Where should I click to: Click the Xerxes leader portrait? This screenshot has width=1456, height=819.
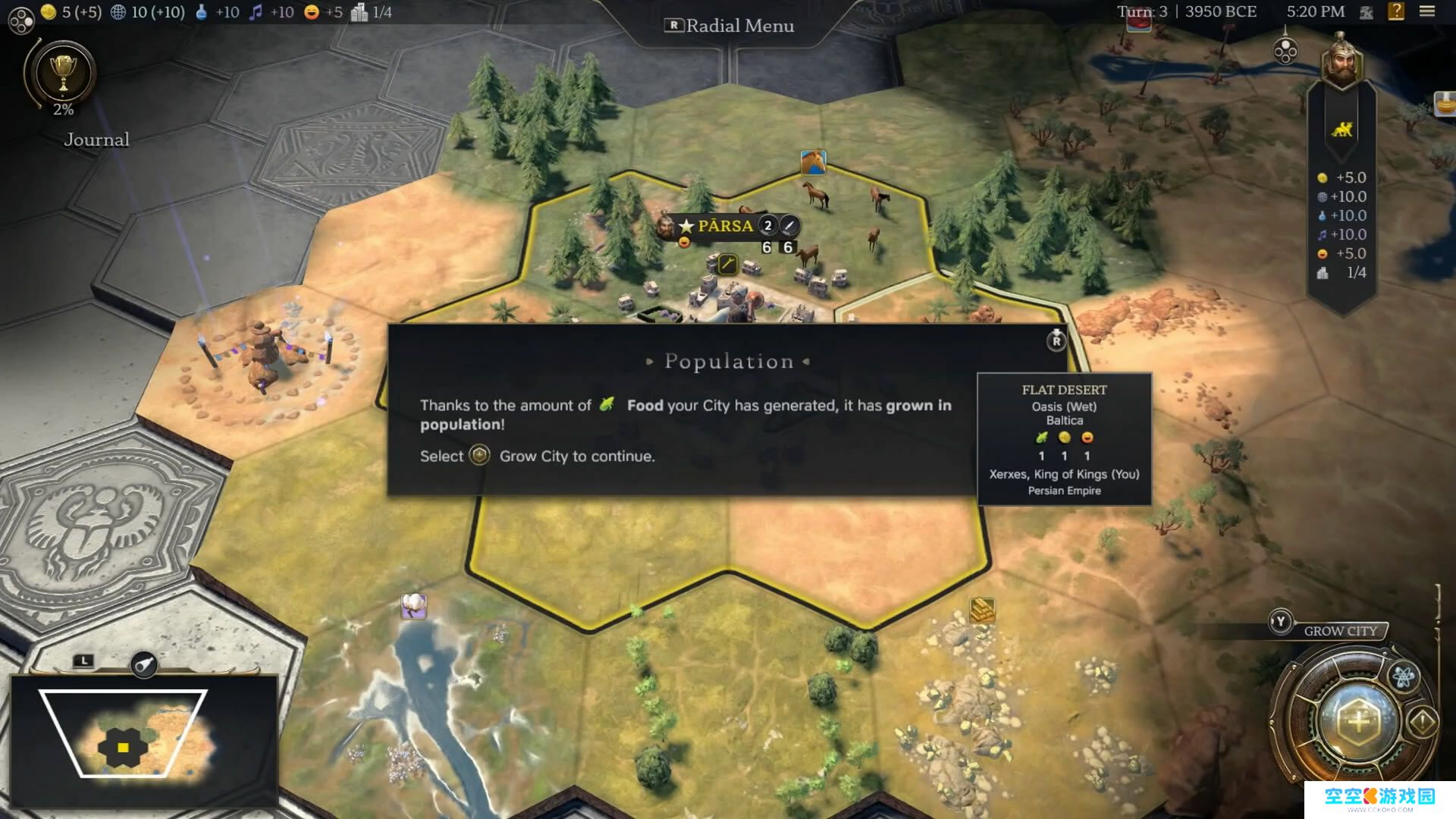click(1341, 60)
